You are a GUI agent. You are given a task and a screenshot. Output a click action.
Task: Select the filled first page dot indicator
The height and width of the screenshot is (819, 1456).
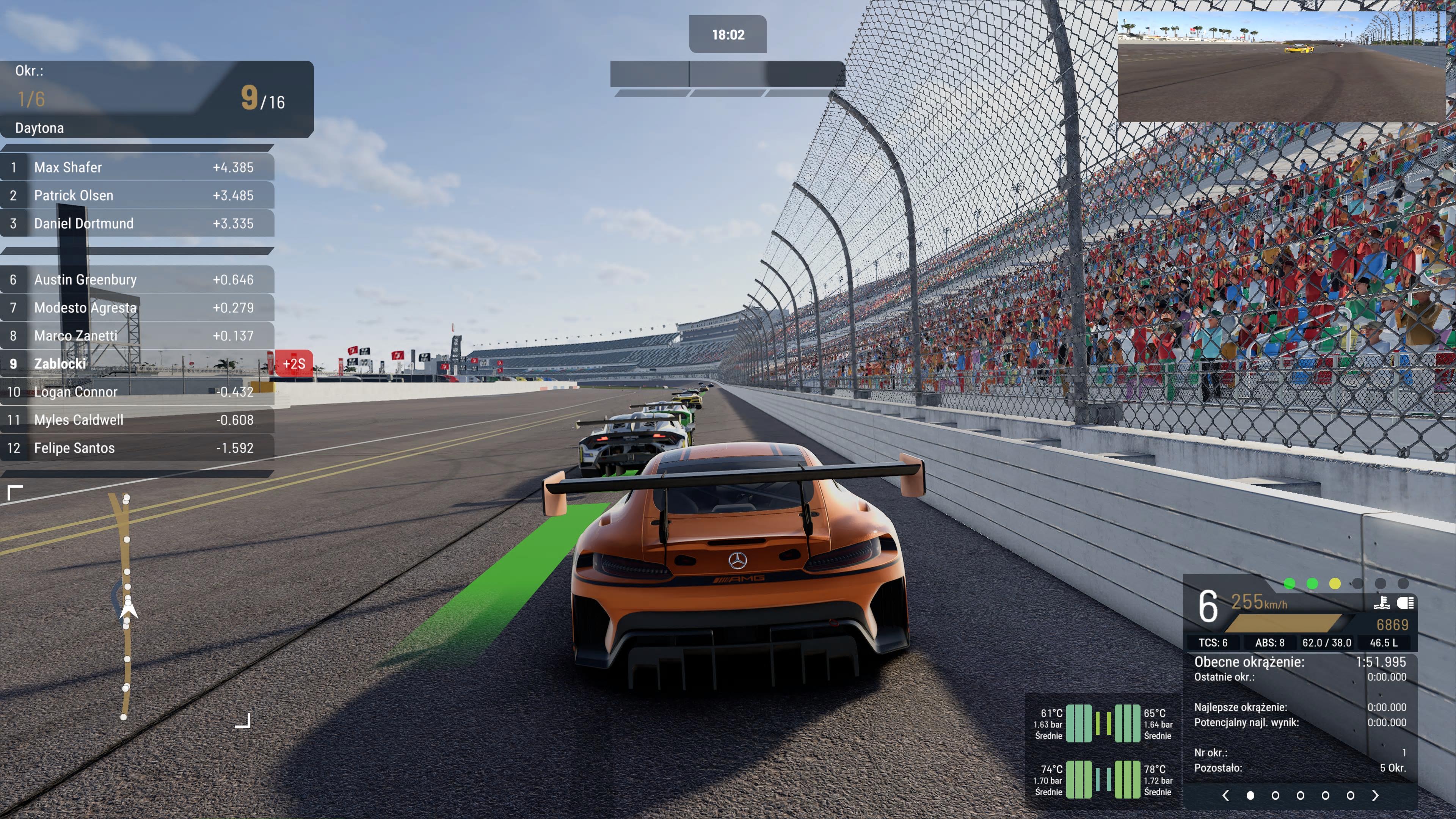click(1250, 795)
